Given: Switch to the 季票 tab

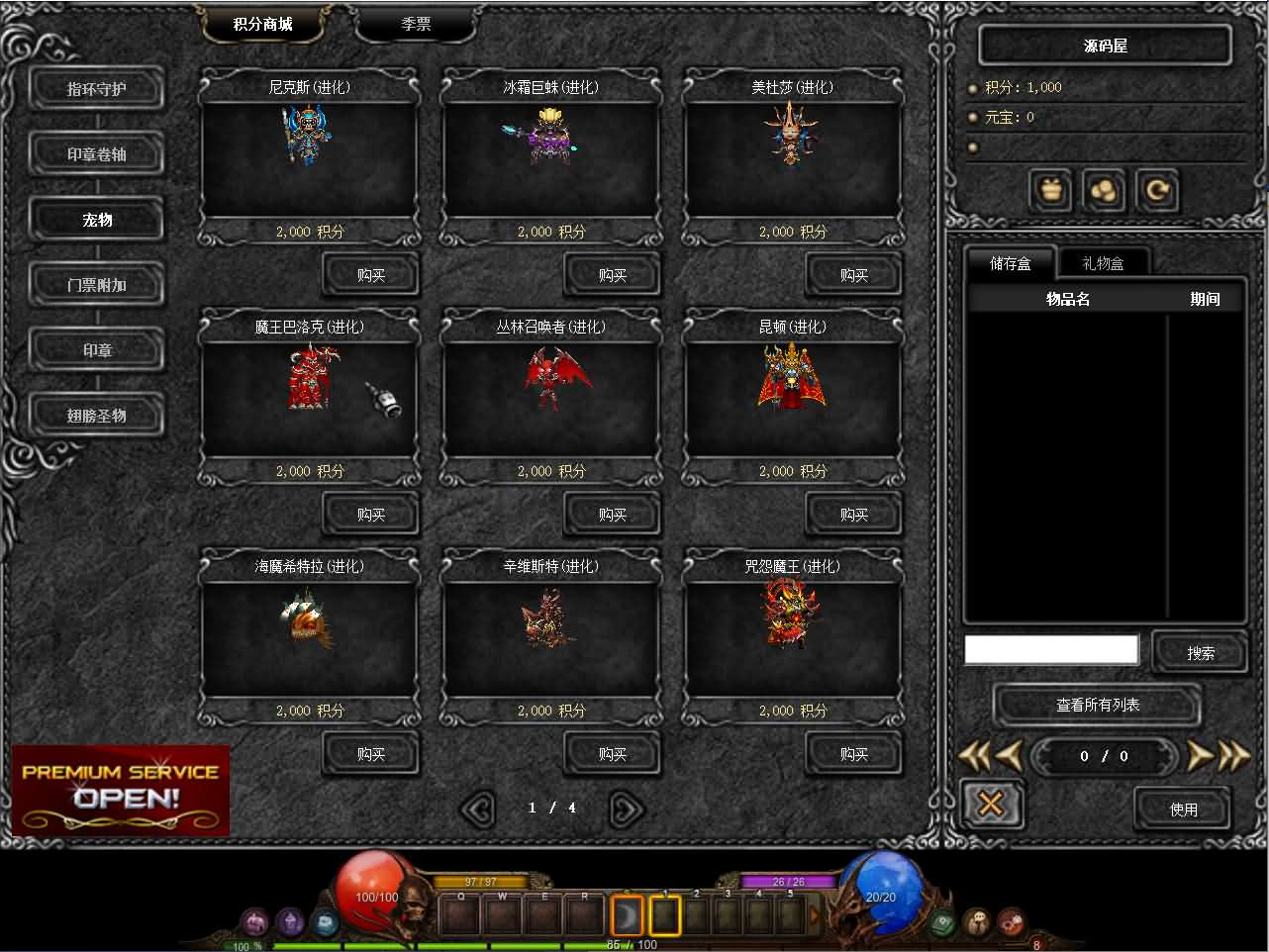Looking at the screenshot, I should pyautogui.click(x=416, y=24).
